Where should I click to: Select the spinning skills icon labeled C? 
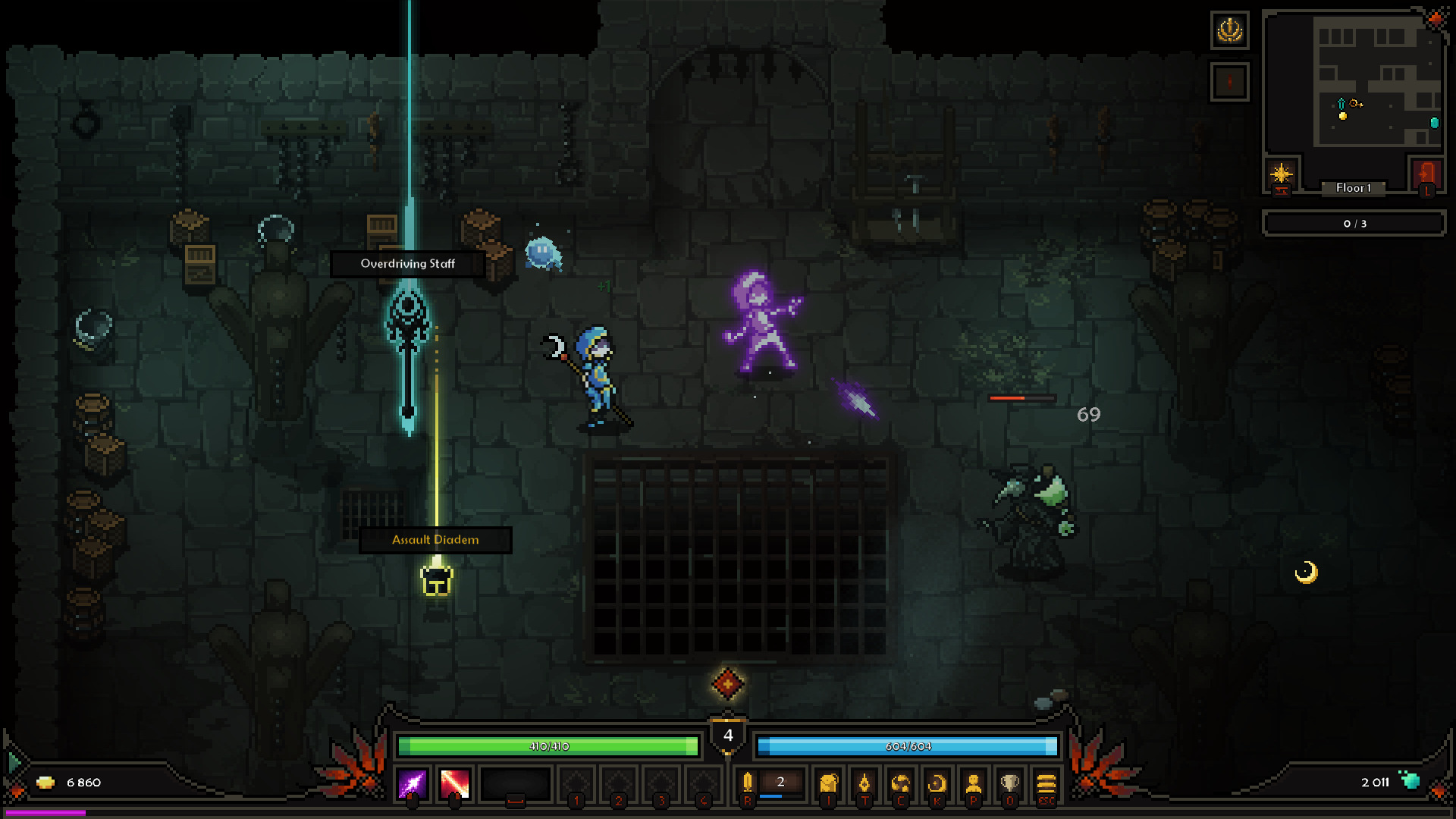point(902,786)
